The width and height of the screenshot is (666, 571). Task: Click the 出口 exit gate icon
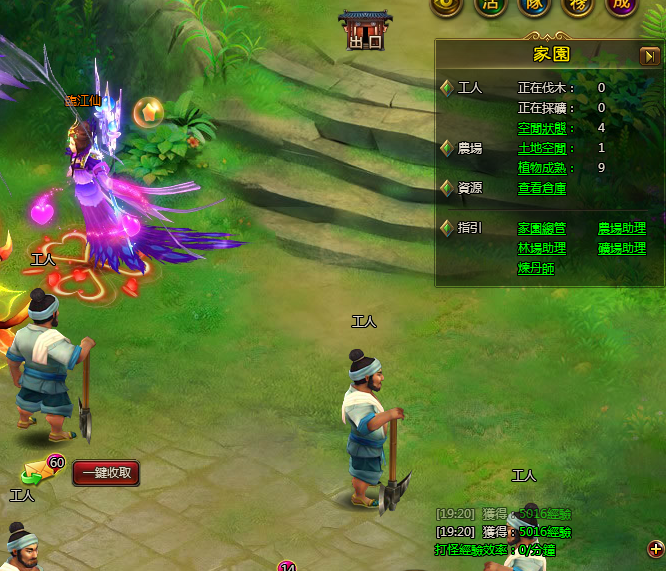coord(365,30)
